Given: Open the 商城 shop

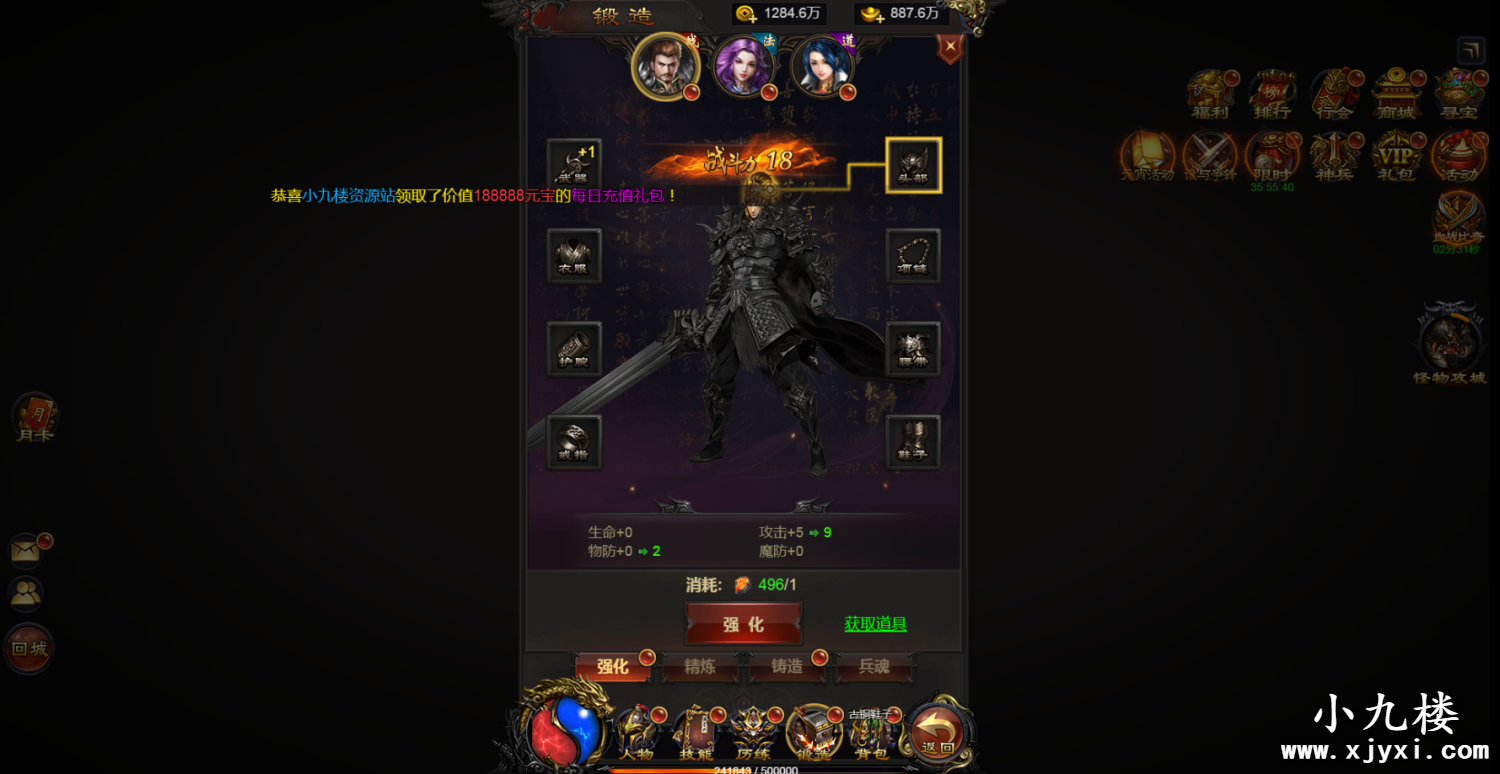Looking at the screenshot, I should [1398, 90].
